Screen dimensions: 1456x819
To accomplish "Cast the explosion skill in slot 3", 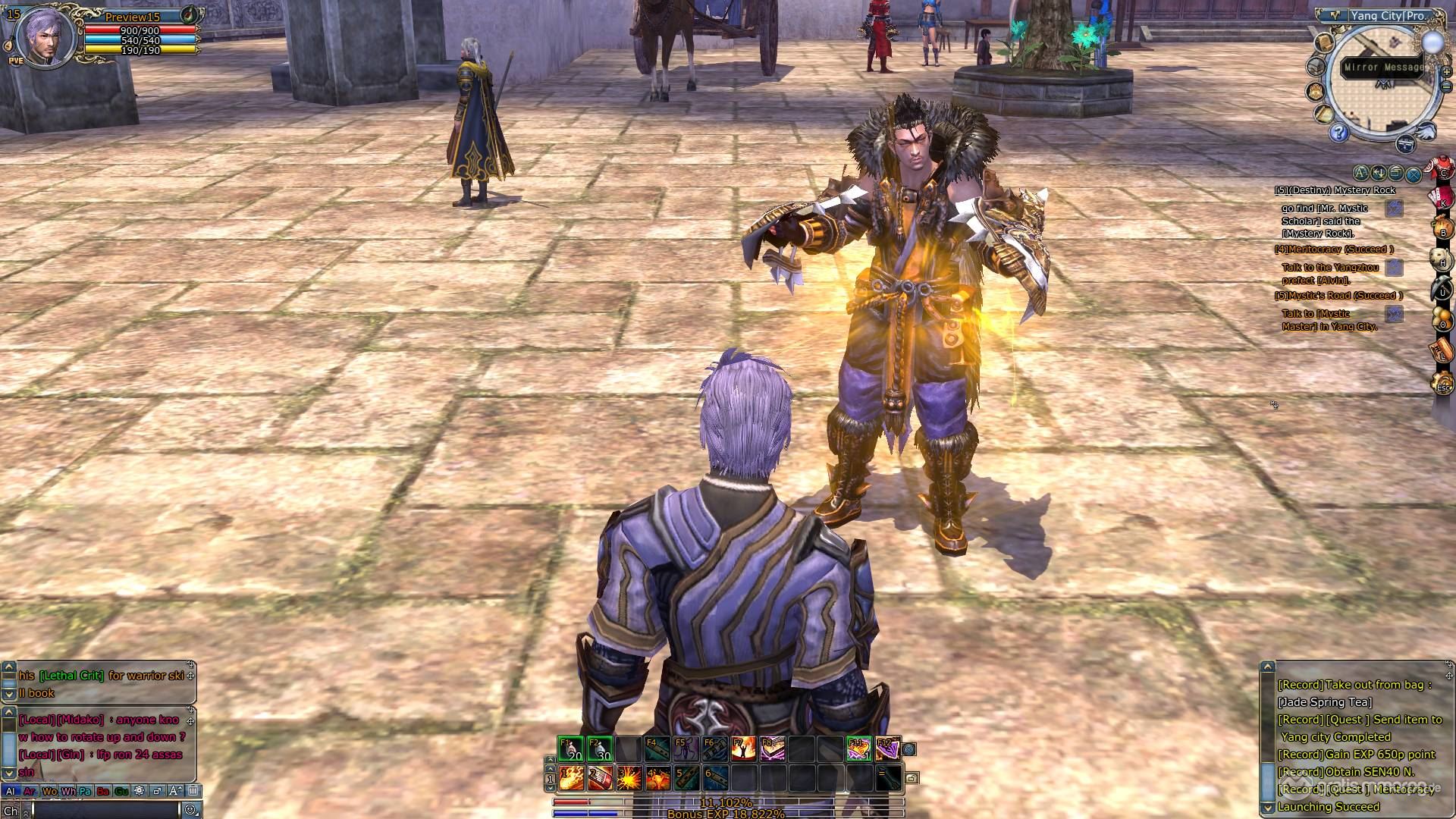I will click(x=629, y=777).
